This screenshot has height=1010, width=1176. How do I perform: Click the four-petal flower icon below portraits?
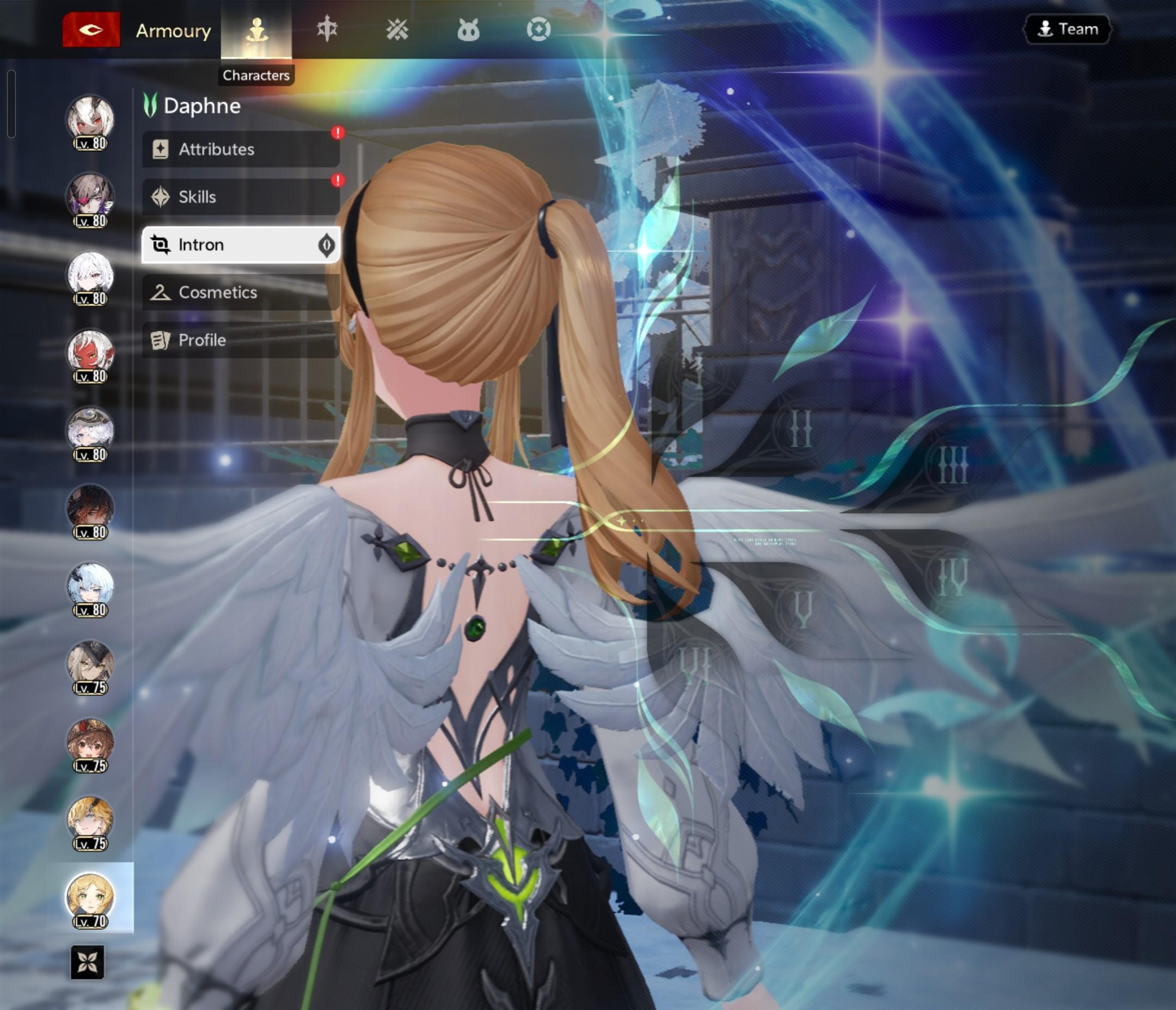(88, 962)
